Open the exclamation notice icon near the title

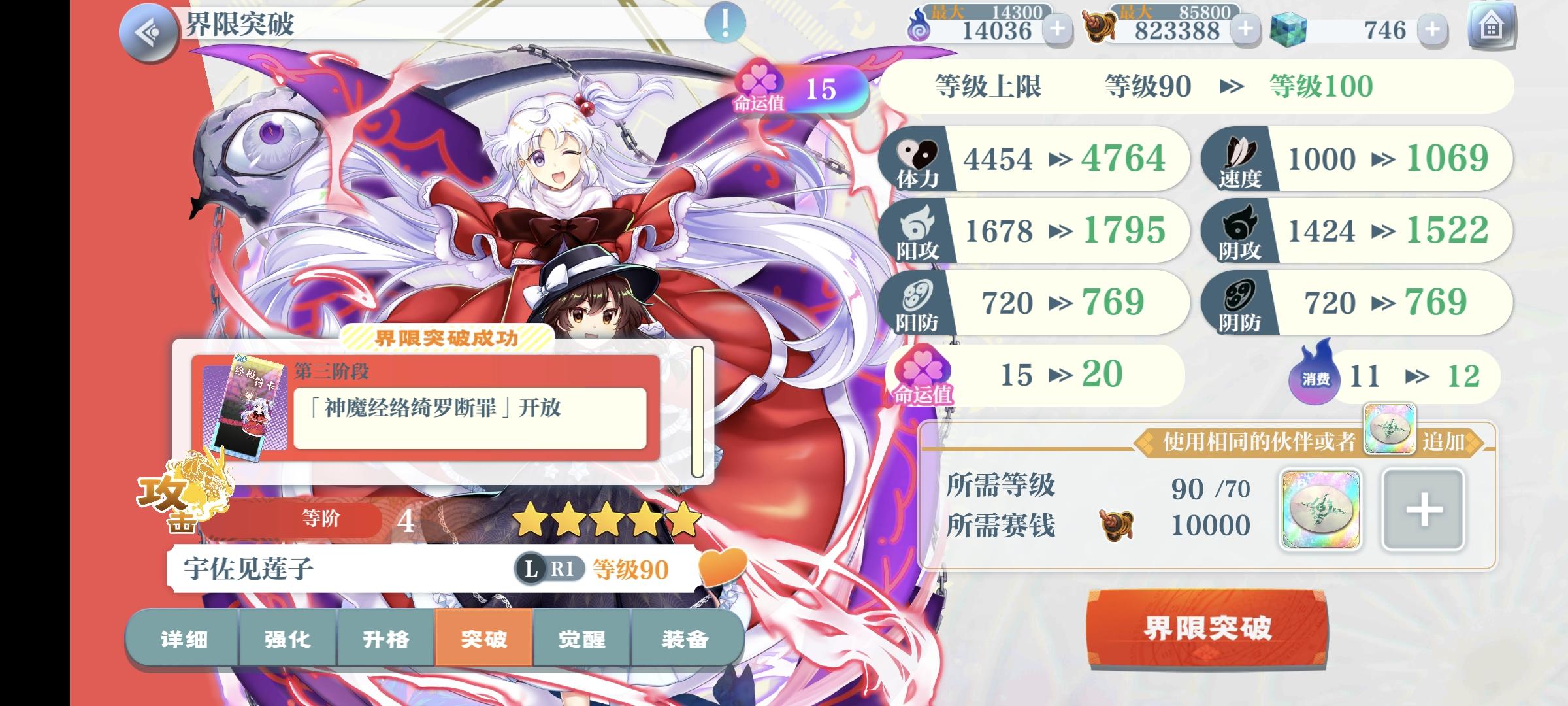(x=725, y=23)
